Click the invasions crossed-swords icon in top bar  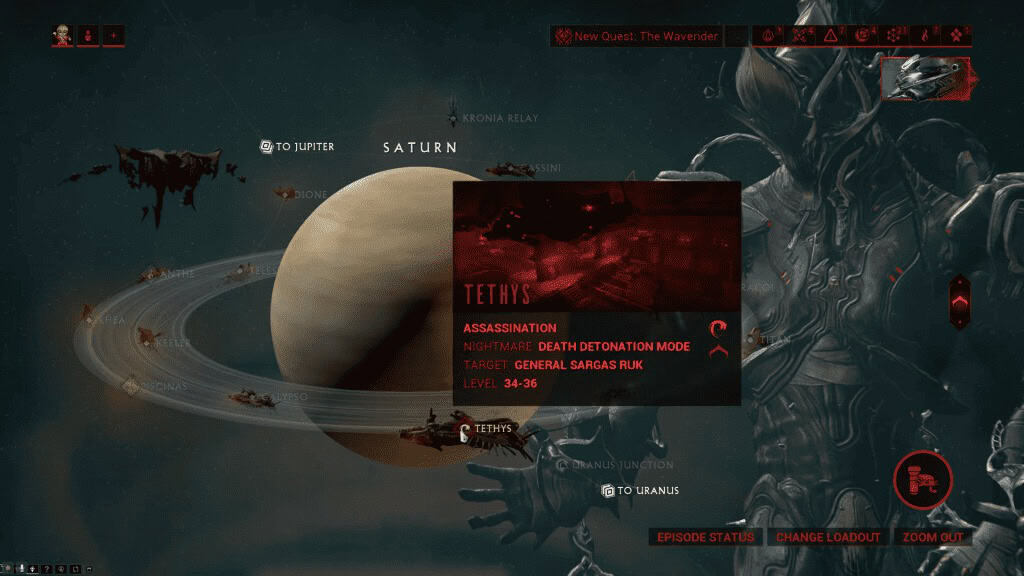(x=802, y=37)
